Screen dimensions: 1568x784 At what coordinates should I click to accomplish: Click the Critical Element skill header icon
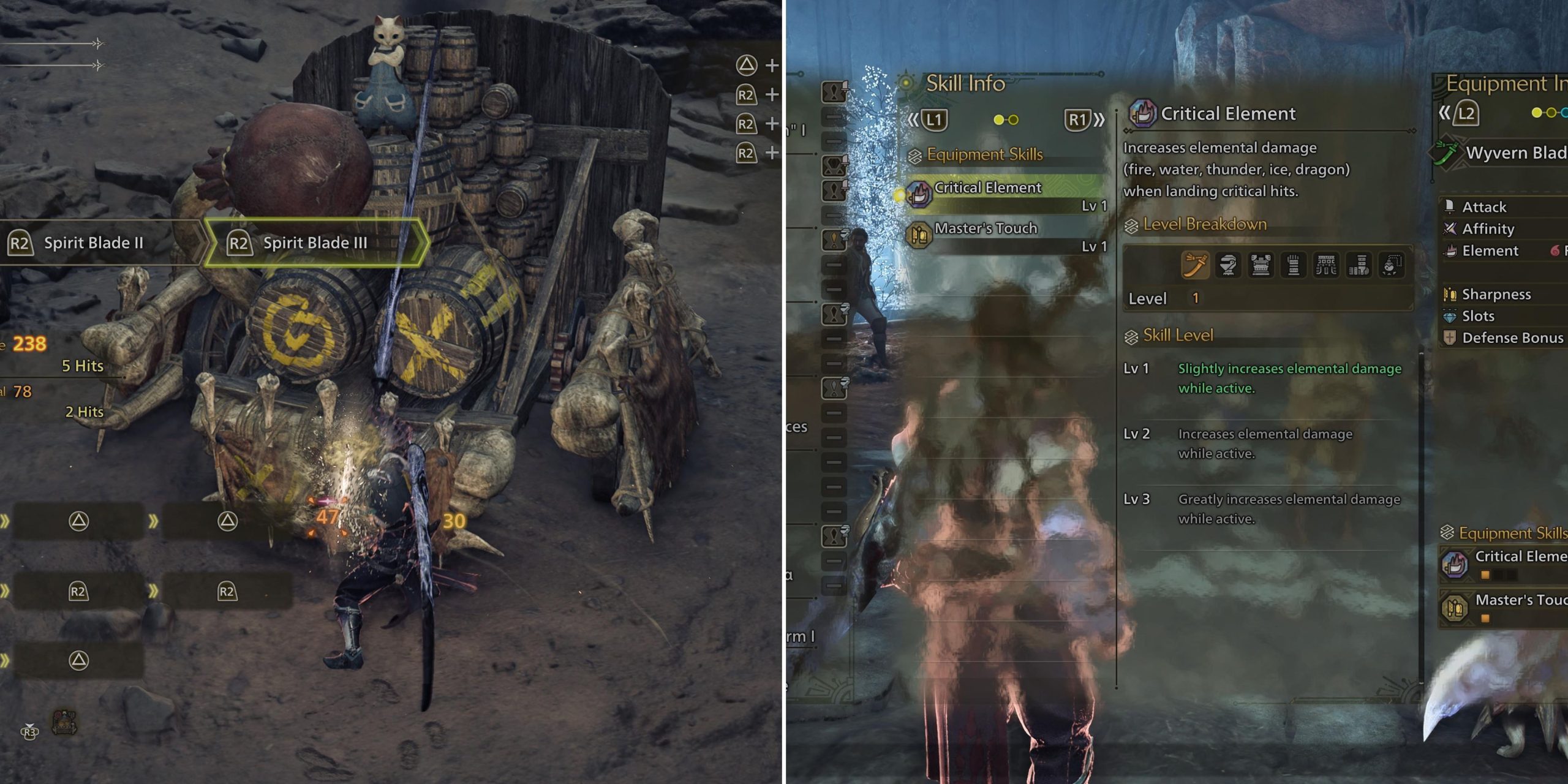(1142, 113)
